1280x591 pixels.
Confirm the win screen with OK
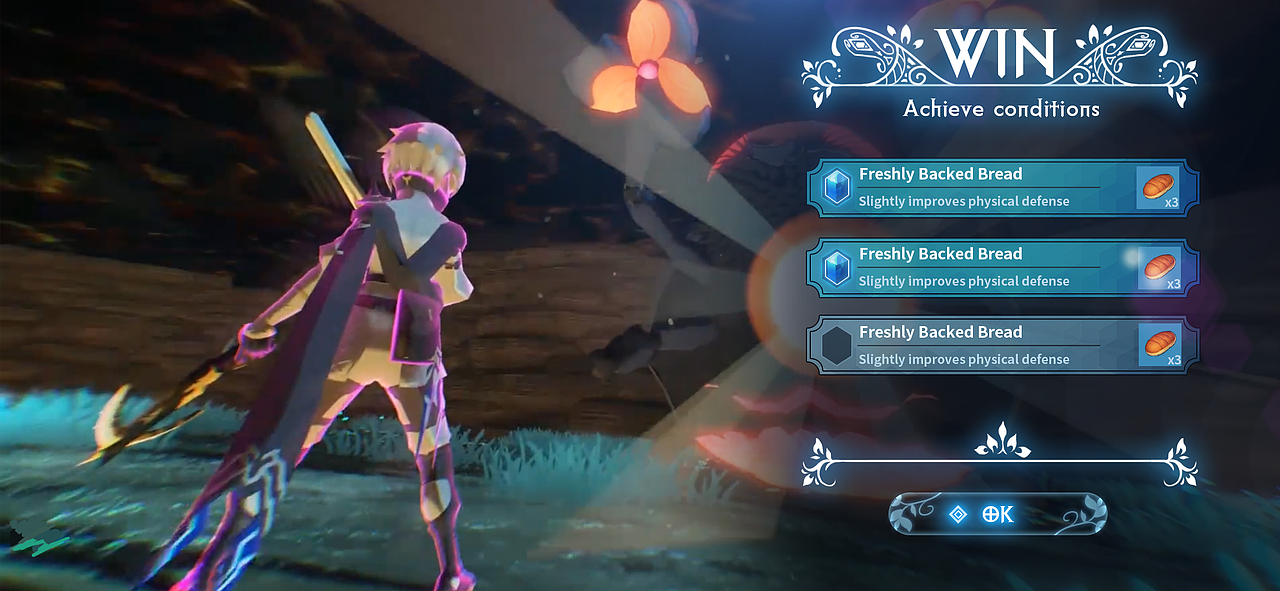pyautogui.click(x=997, y=514)
